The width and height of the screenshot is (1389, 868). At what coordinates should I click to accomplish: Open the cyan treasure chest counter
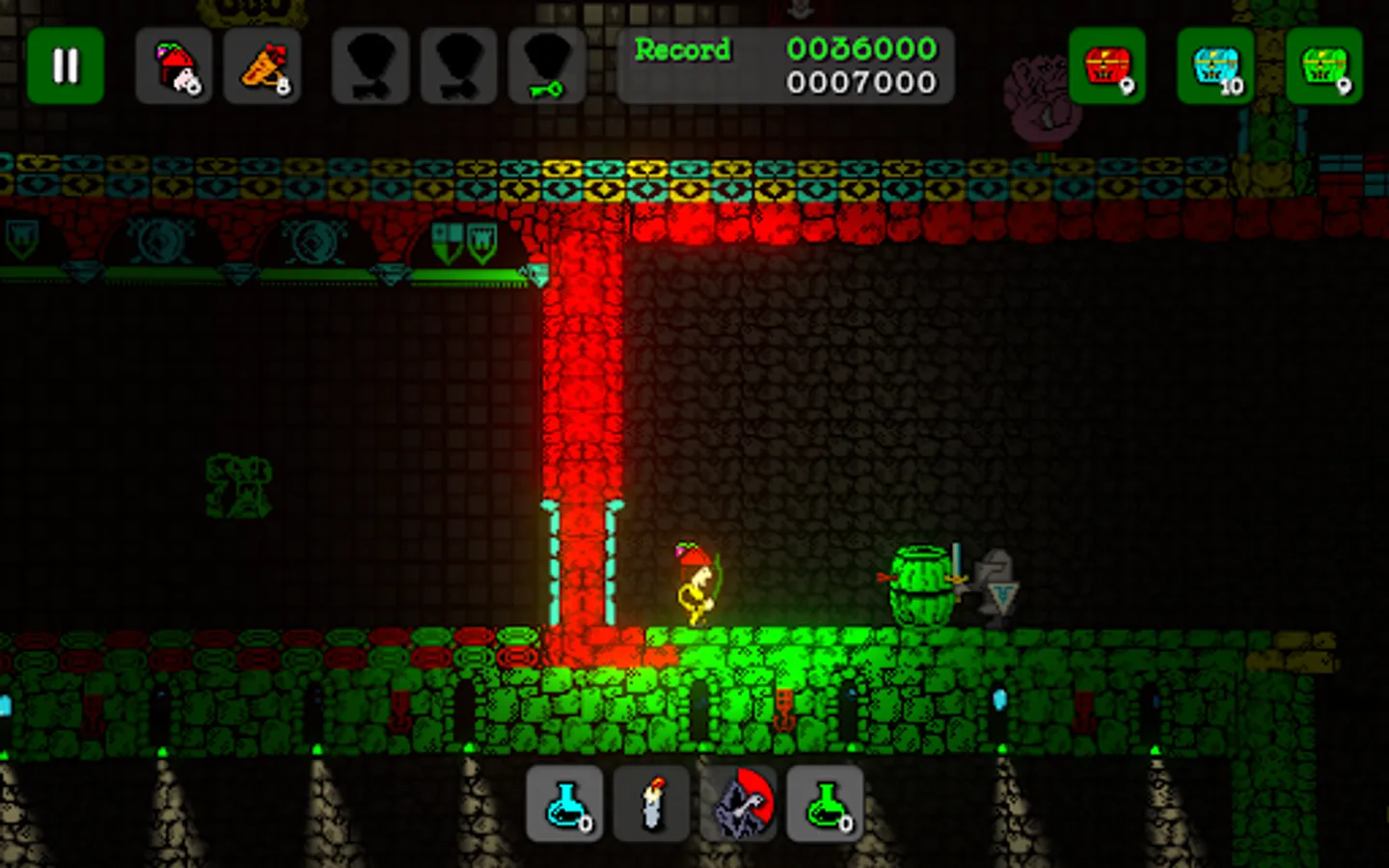[1215, 66]
